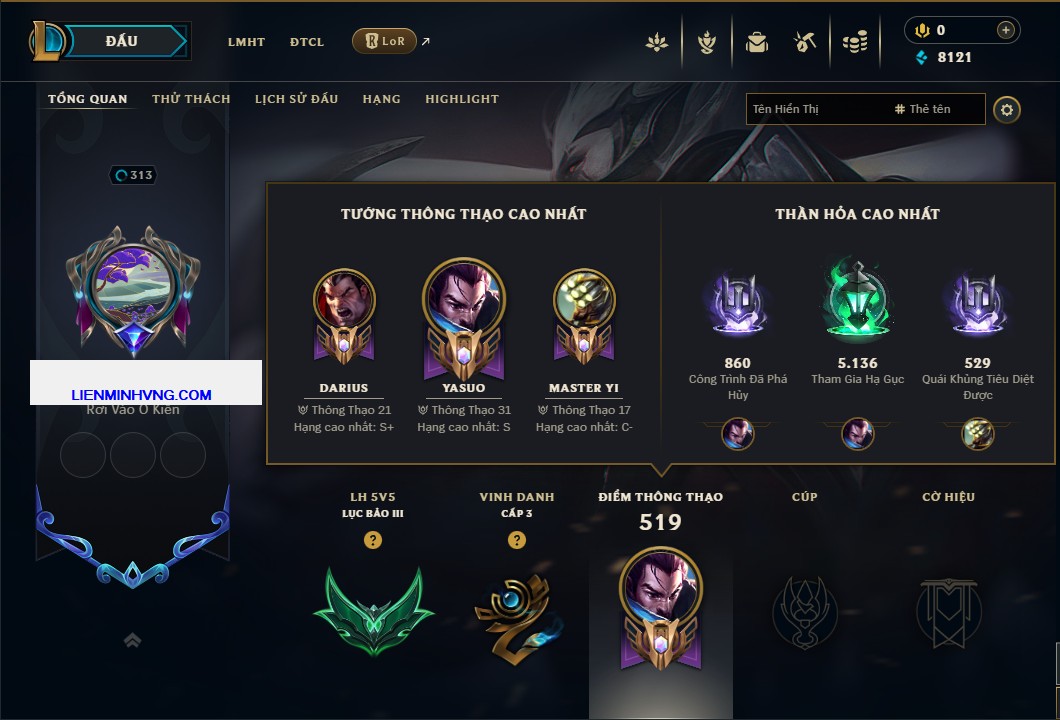View the LỊCH SỬ ĐẤU tab
Screen dimensions: 1060x720
click(x=296, y=99)
